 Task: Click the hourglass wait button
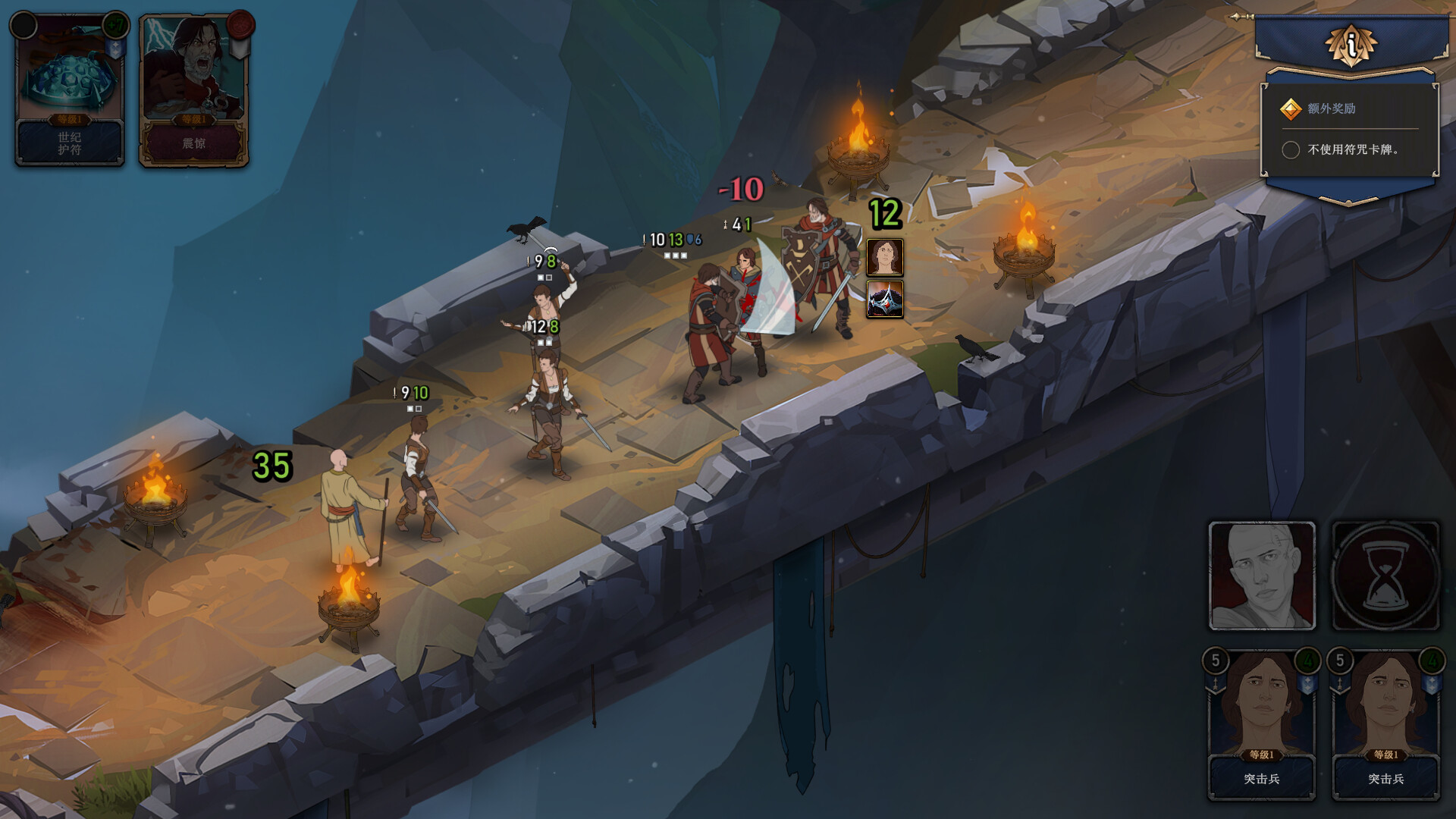click(1385, 576)
